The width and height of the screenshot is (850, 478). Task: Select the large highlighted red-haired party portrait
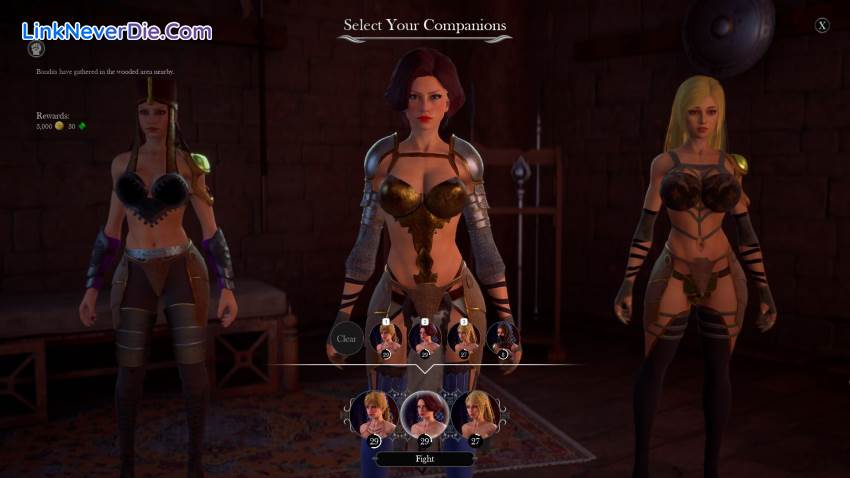point(424,415)
